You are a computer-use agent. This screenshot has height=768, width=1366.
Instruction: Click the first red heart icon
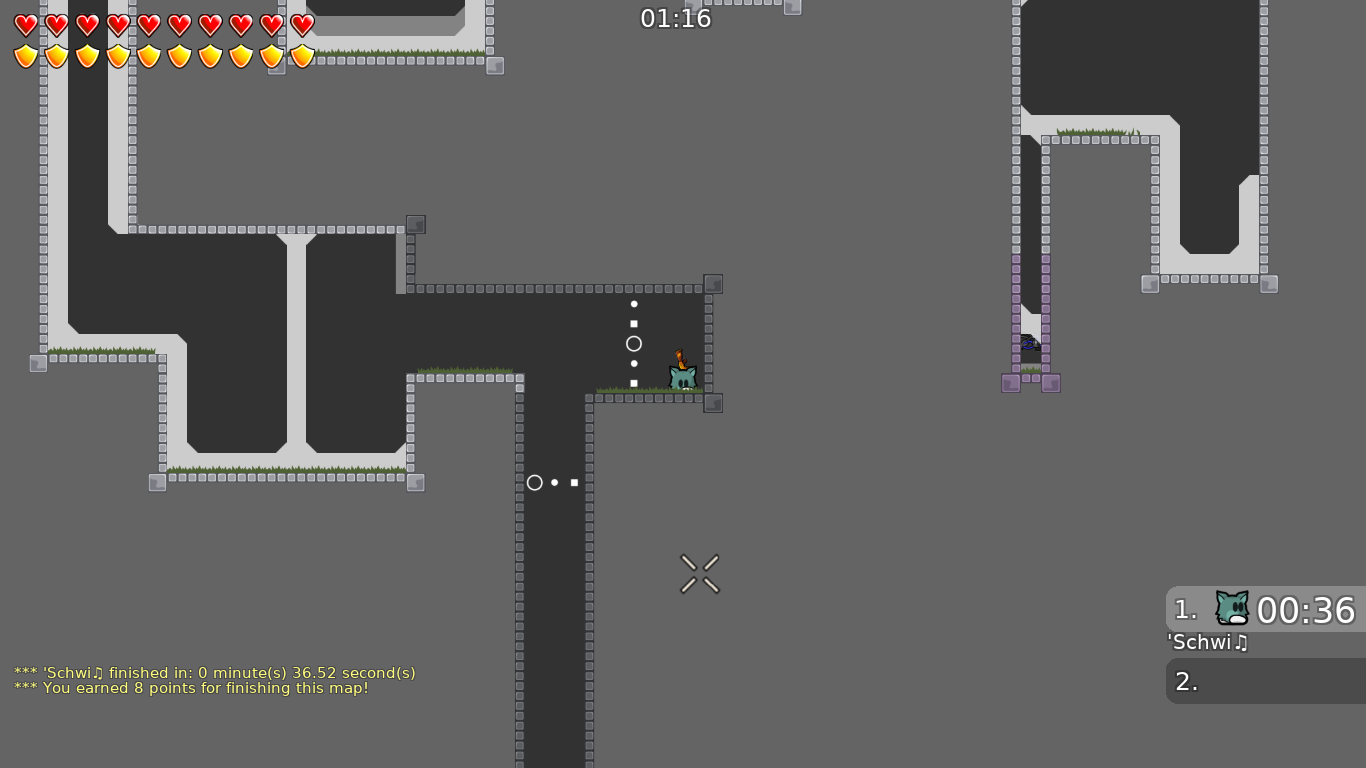pyautogui.click(x=26, y=25)
